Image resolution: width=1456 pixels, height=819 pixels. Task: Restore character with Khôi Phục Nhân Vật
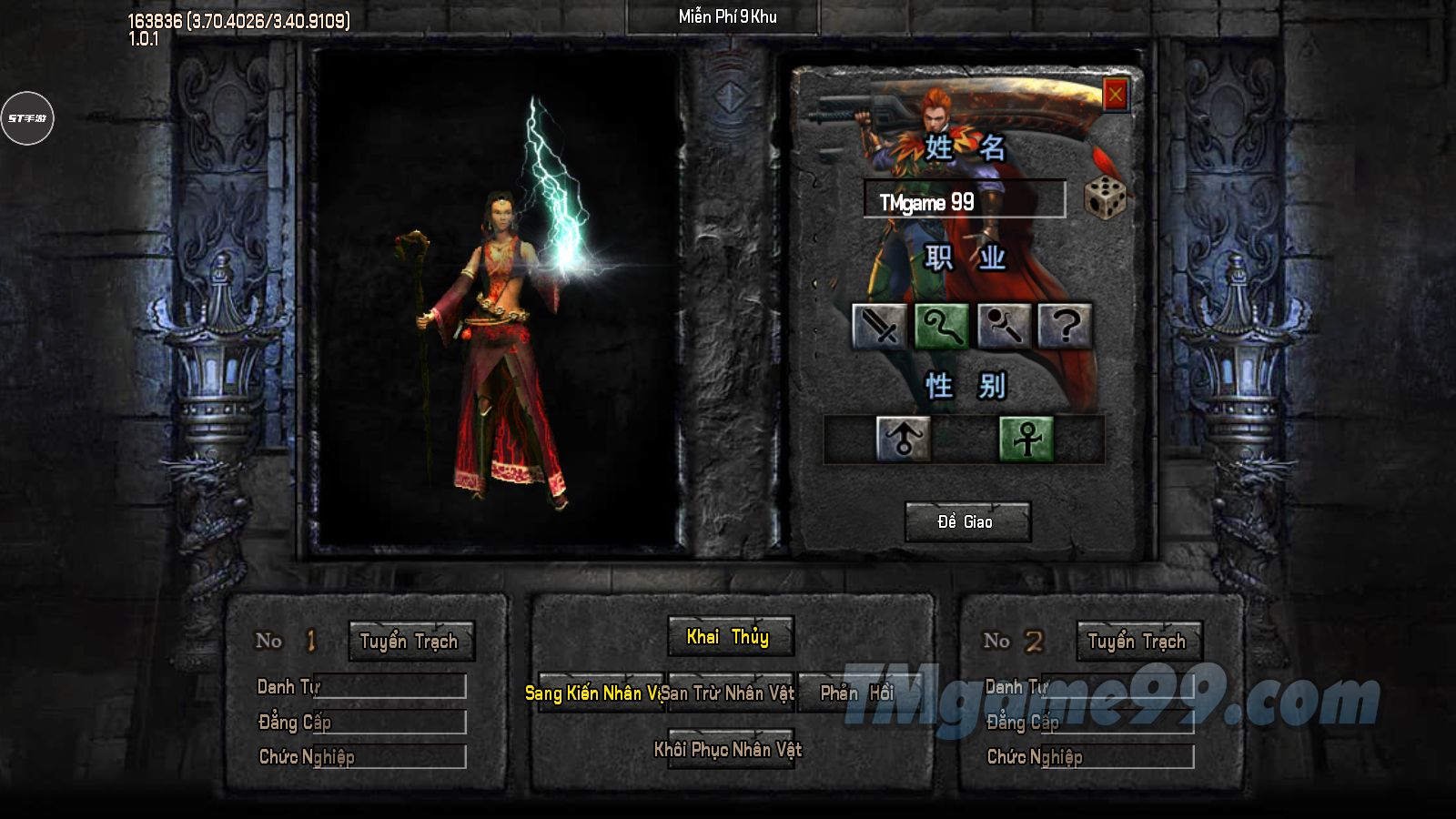point(729,750)
